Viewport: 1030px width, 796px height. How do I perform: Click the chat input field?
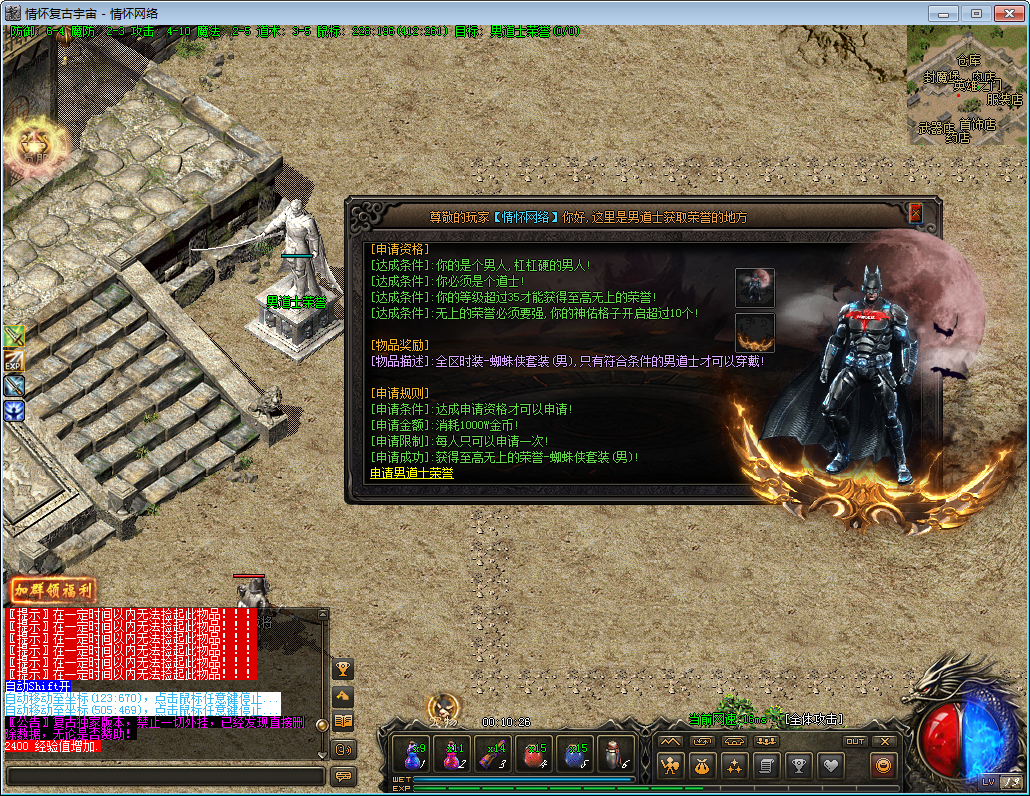coord(165,776)
